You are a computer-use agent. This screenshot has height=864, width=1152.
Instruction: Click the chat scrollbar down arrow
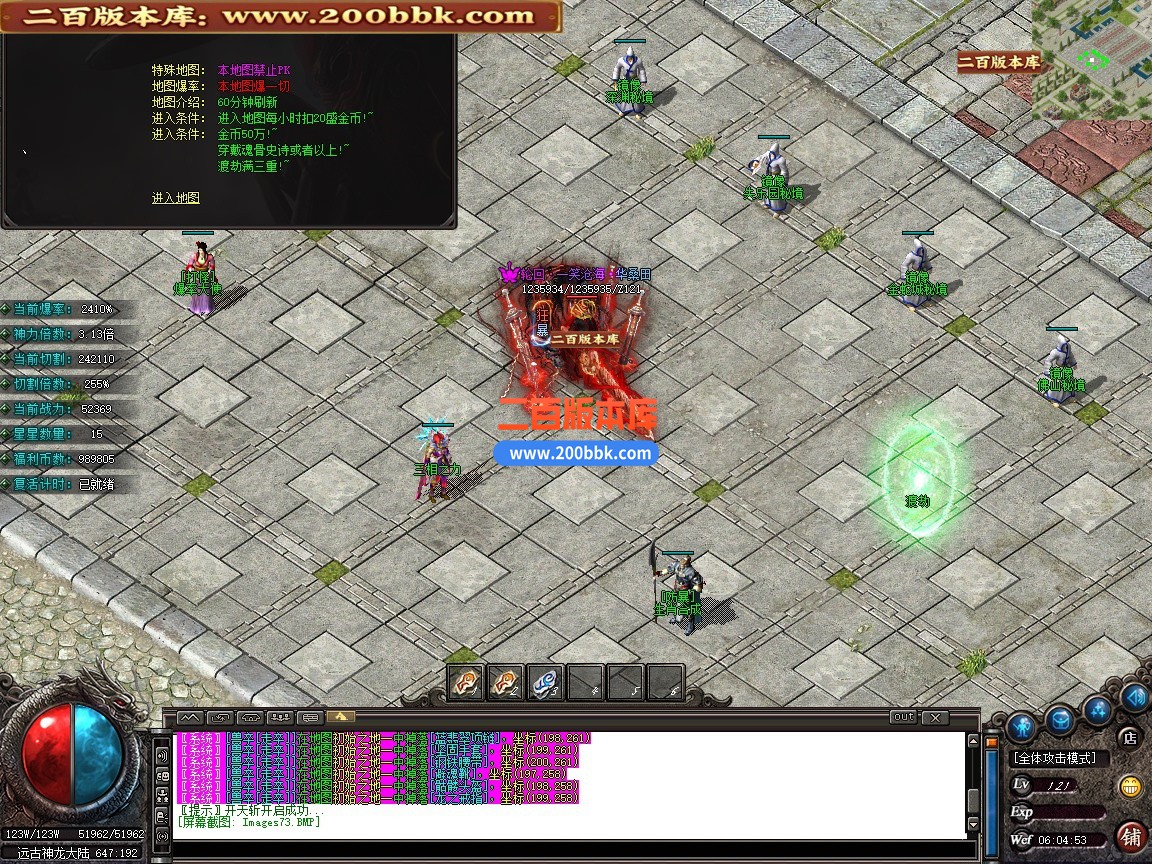click(x=973, y=825)
